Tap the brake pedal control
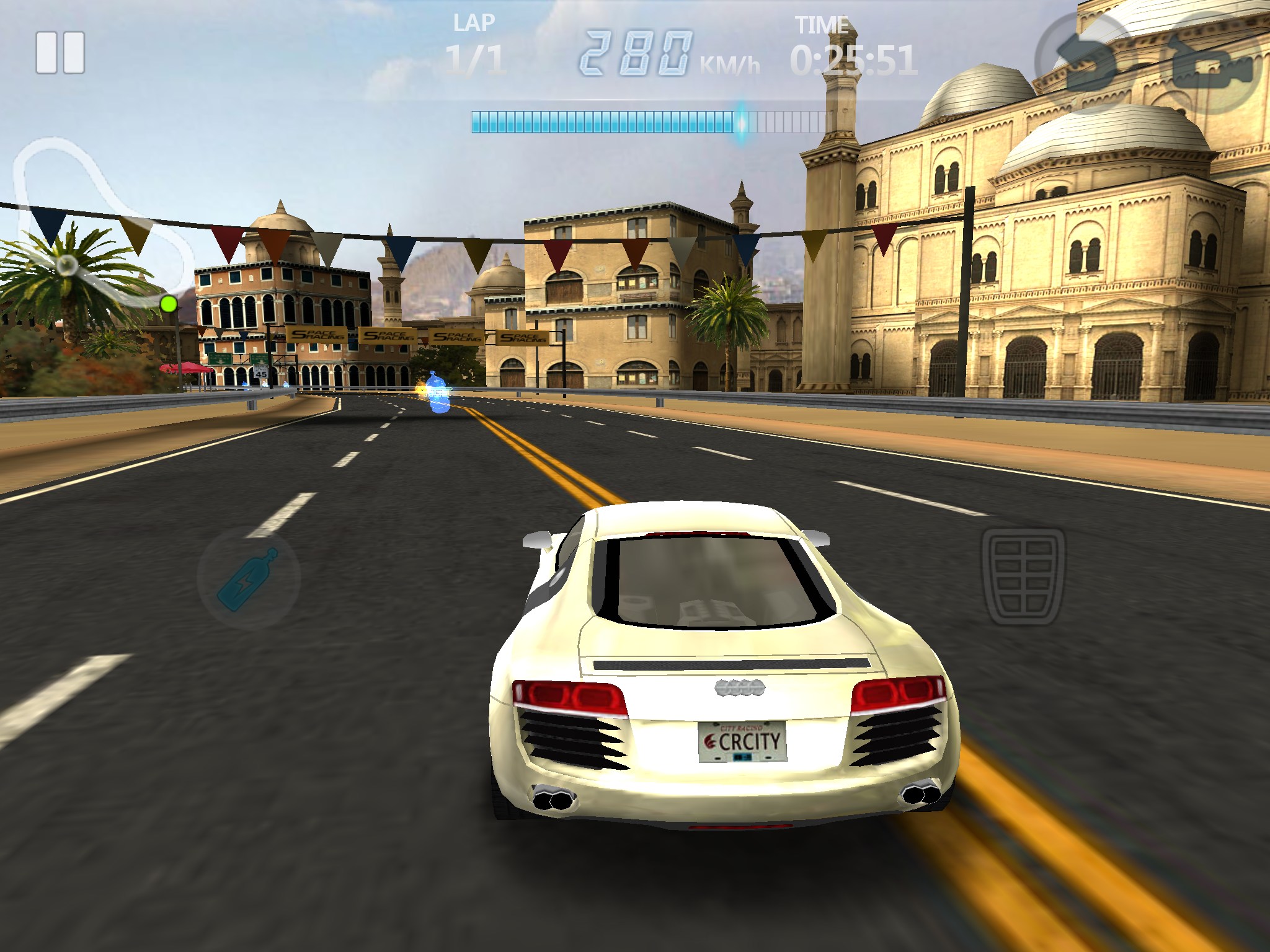Screen dimensions: 1270x952 (1023, 576)
